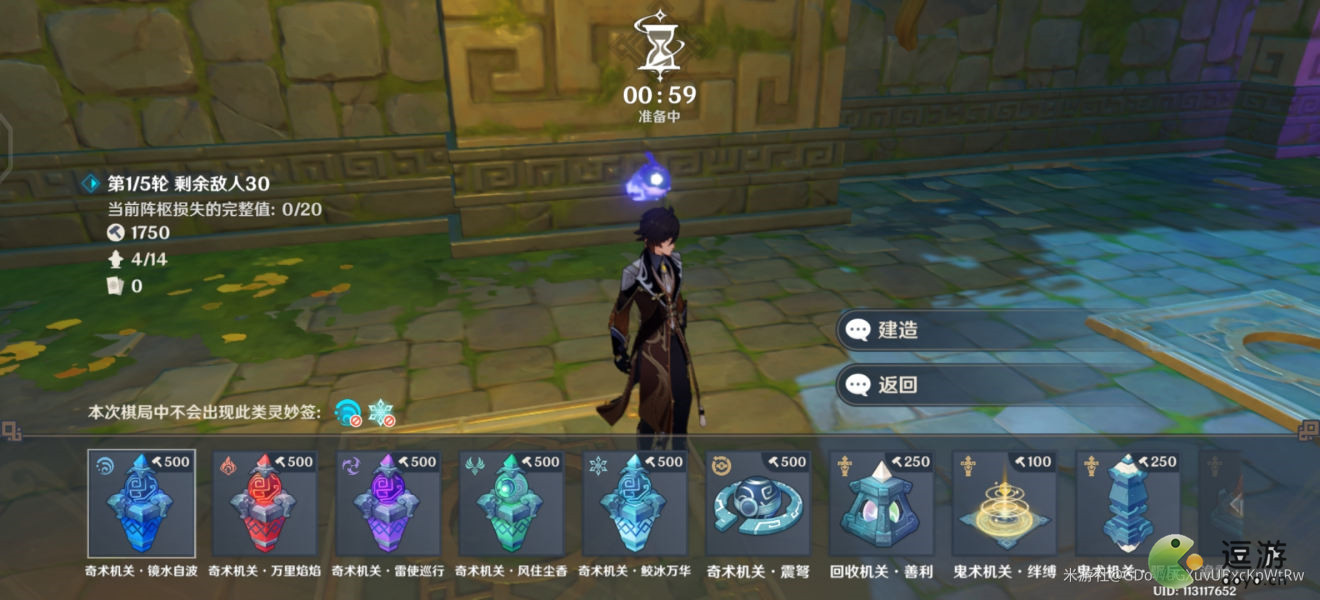The width and height of the screenshot is (1320, 600).
Task: Select the blue Hydro tower 镜水自波
Action: pos(141,503)
